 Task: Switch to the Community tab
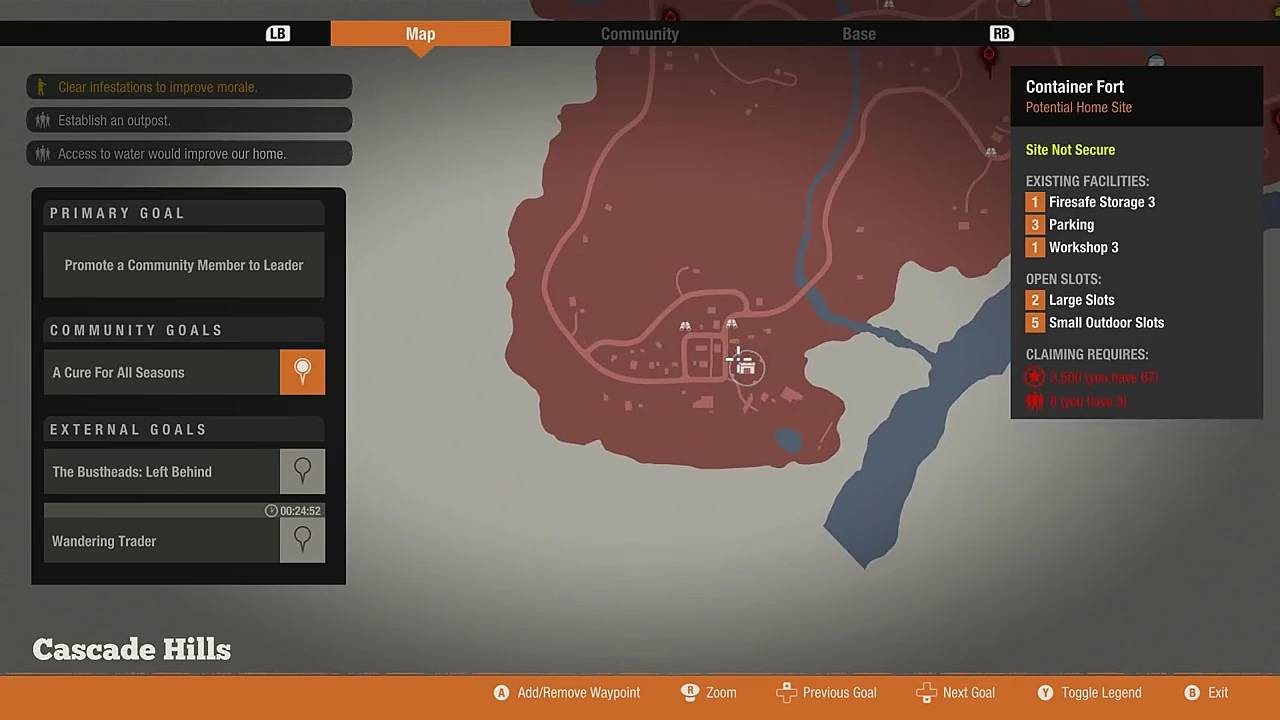point(639,33)
